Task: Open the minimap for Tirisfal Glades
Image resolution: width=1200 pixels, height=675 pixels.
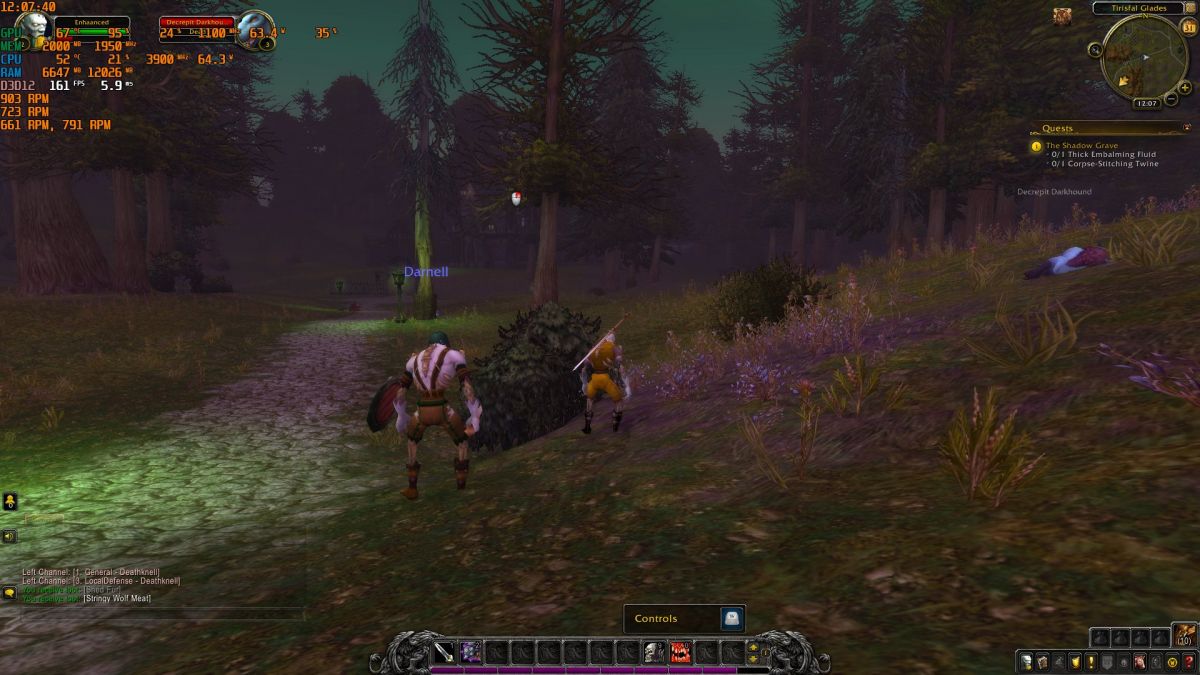Action: 1143,54
